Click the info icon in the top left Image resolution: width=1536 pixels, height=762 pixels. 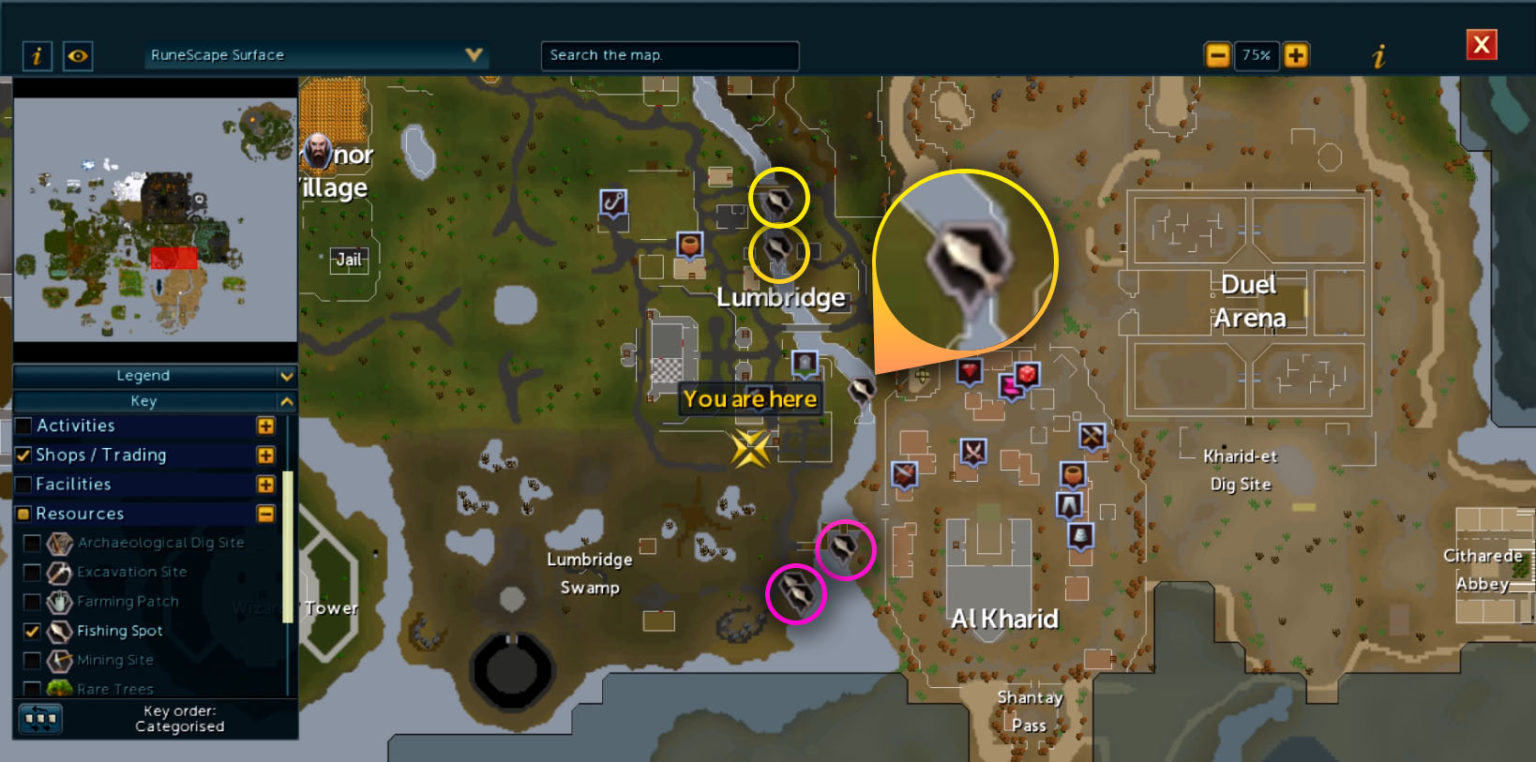(37, 56)
